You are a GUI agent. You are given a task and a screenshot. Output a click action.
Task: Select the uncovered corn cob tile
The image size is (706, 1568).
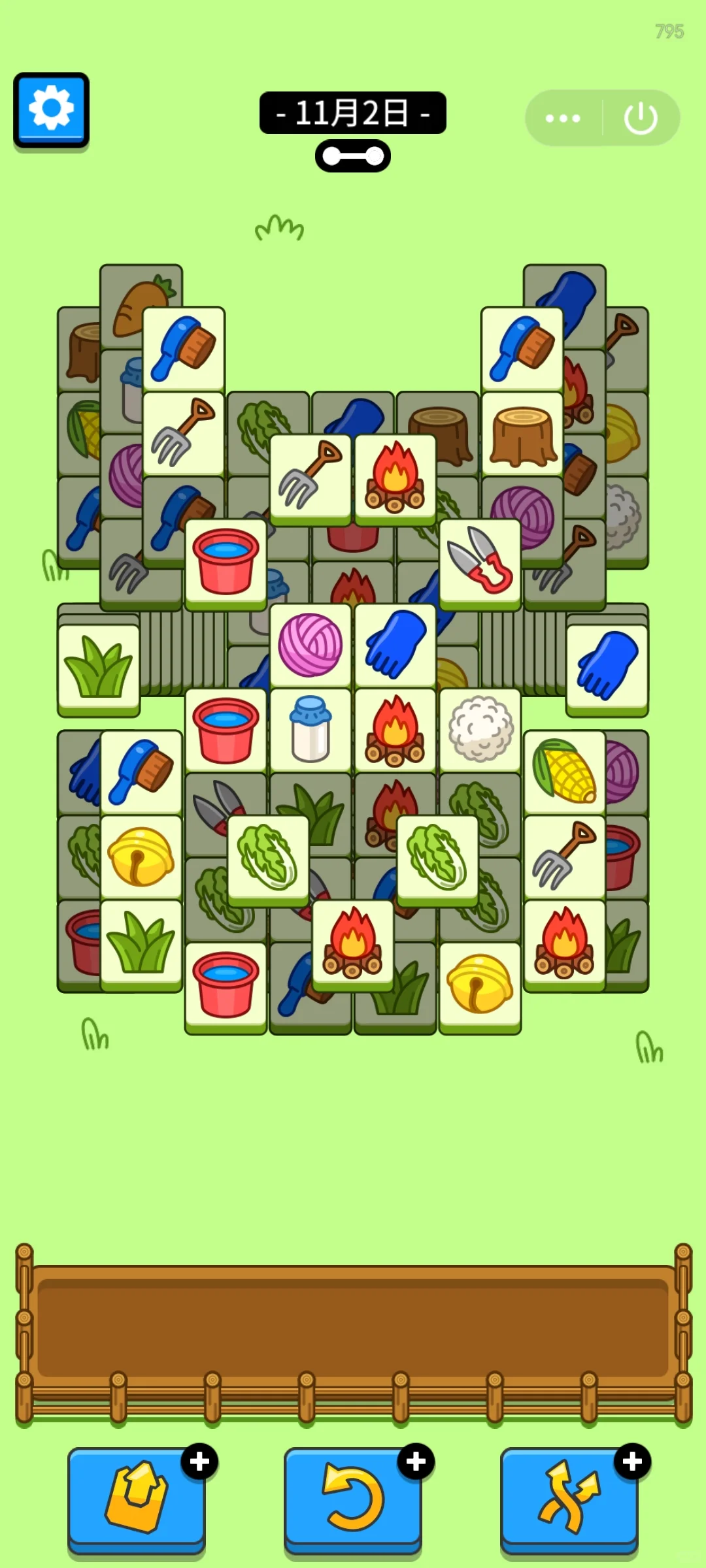coord(564,772)
